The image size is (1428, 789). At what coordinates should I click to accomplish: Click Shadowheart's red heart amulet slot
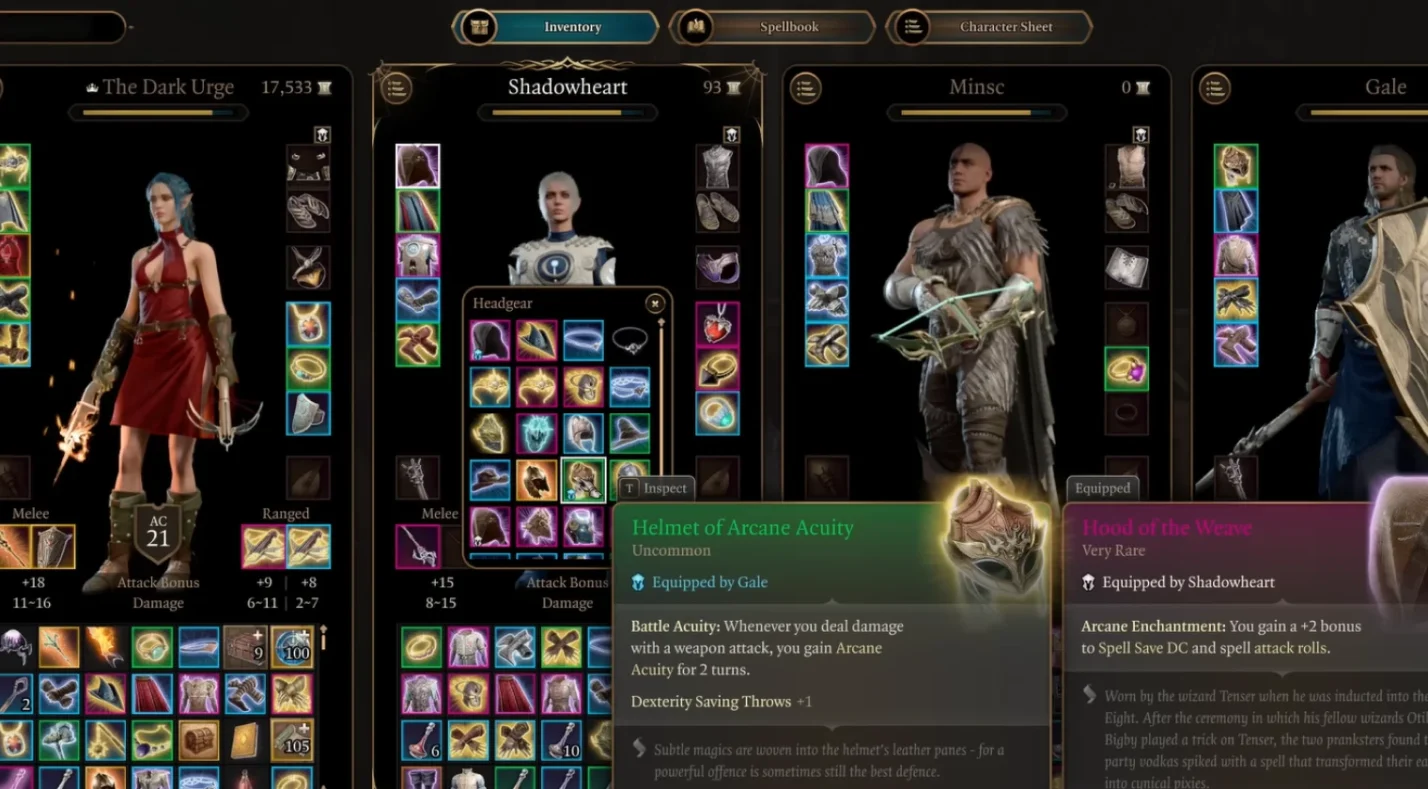717,323
